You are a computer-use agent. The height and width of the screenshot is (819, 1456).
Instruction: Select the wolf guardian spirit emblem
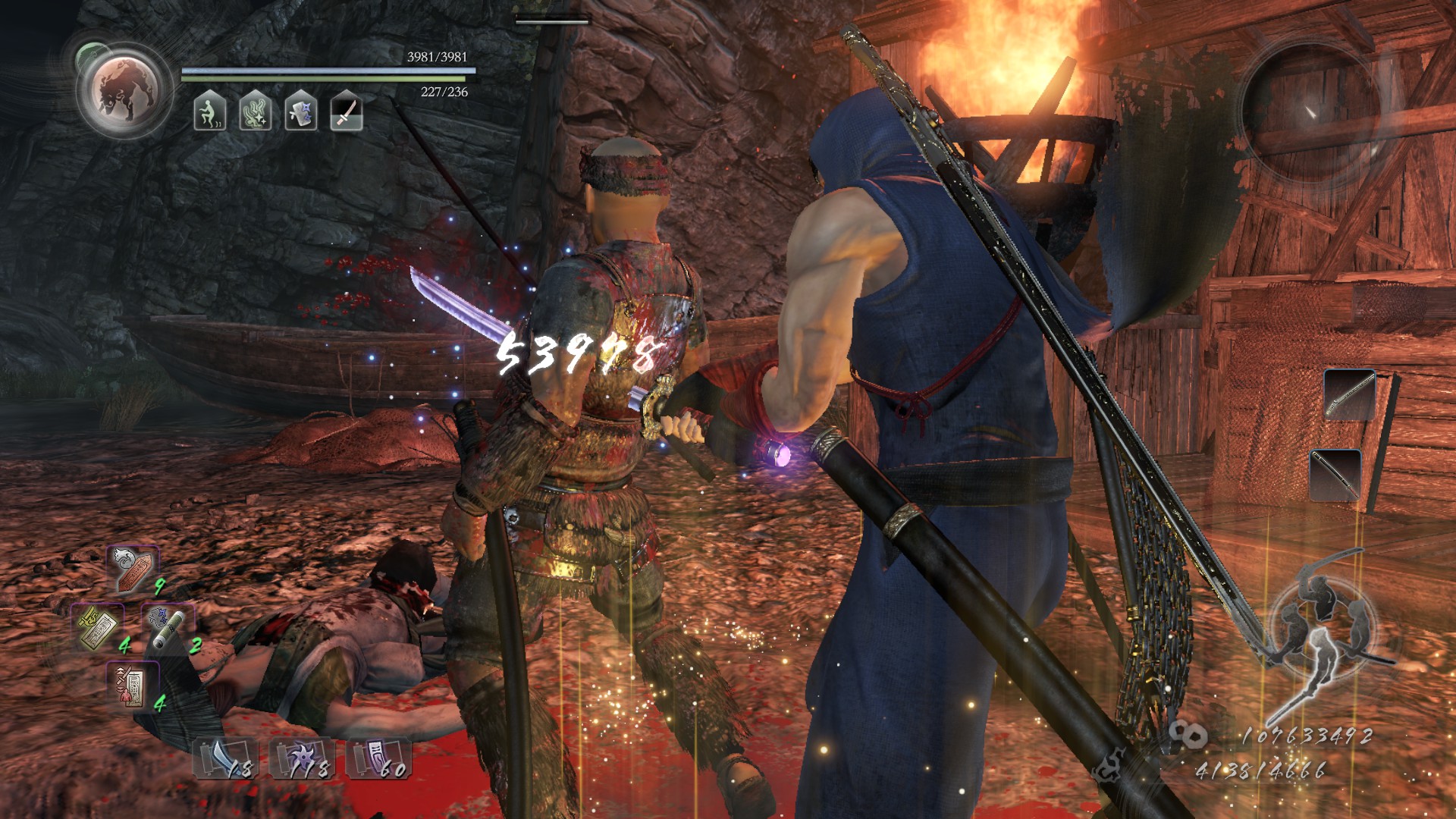click(x=123, y=91)
